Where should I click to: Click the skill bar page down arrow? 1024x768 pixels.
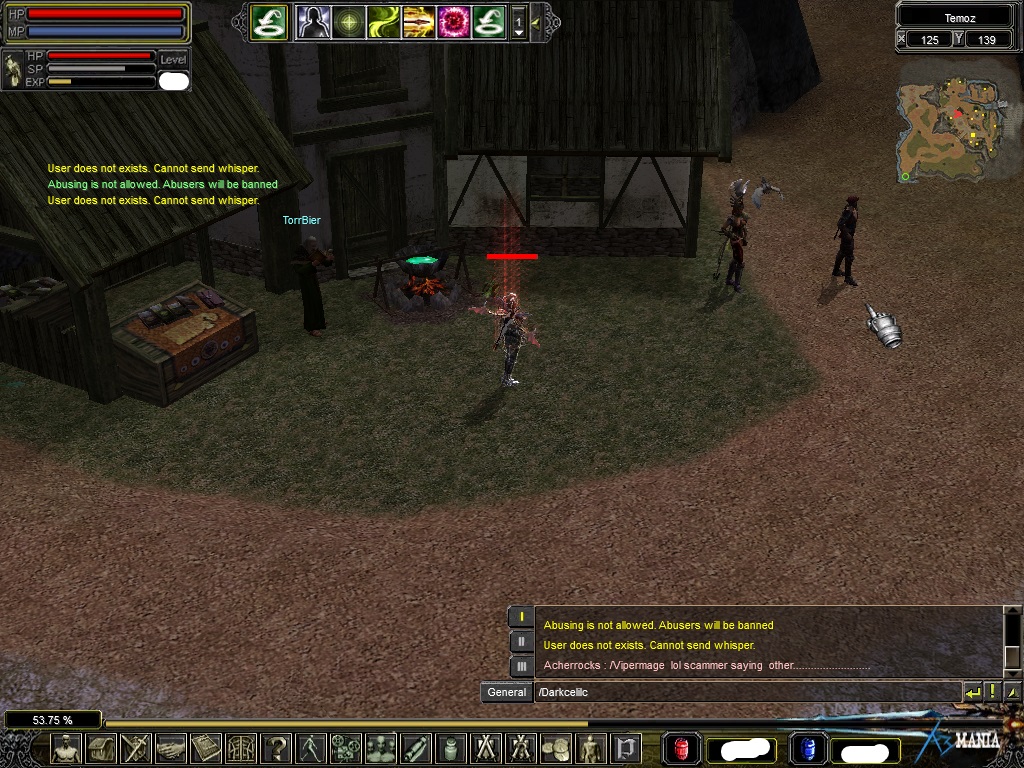pos(518,32)
